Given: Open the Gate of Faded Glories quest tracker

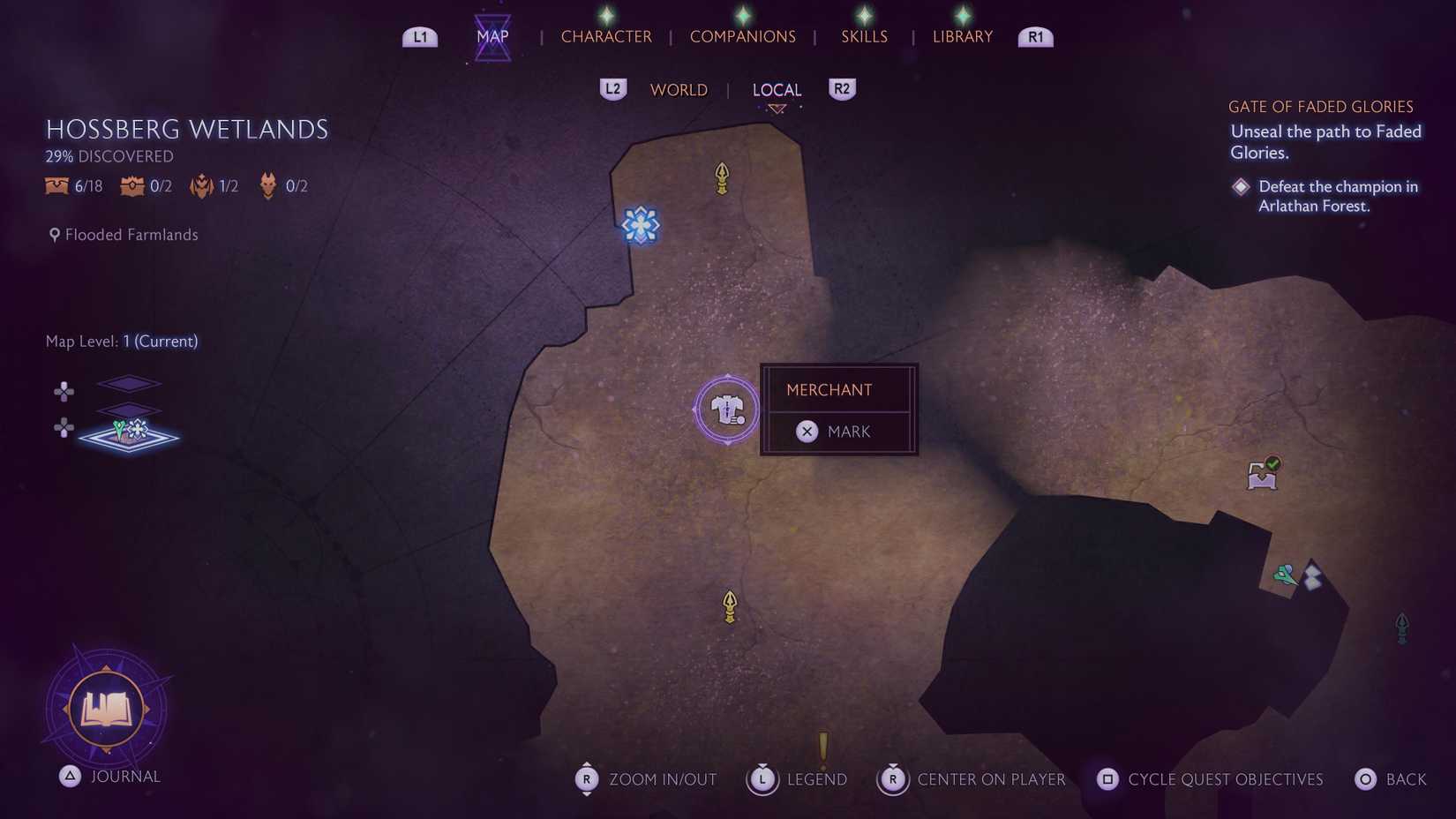Looking at the screenshot, I should pyautogui.click(x=1320, y=107).
